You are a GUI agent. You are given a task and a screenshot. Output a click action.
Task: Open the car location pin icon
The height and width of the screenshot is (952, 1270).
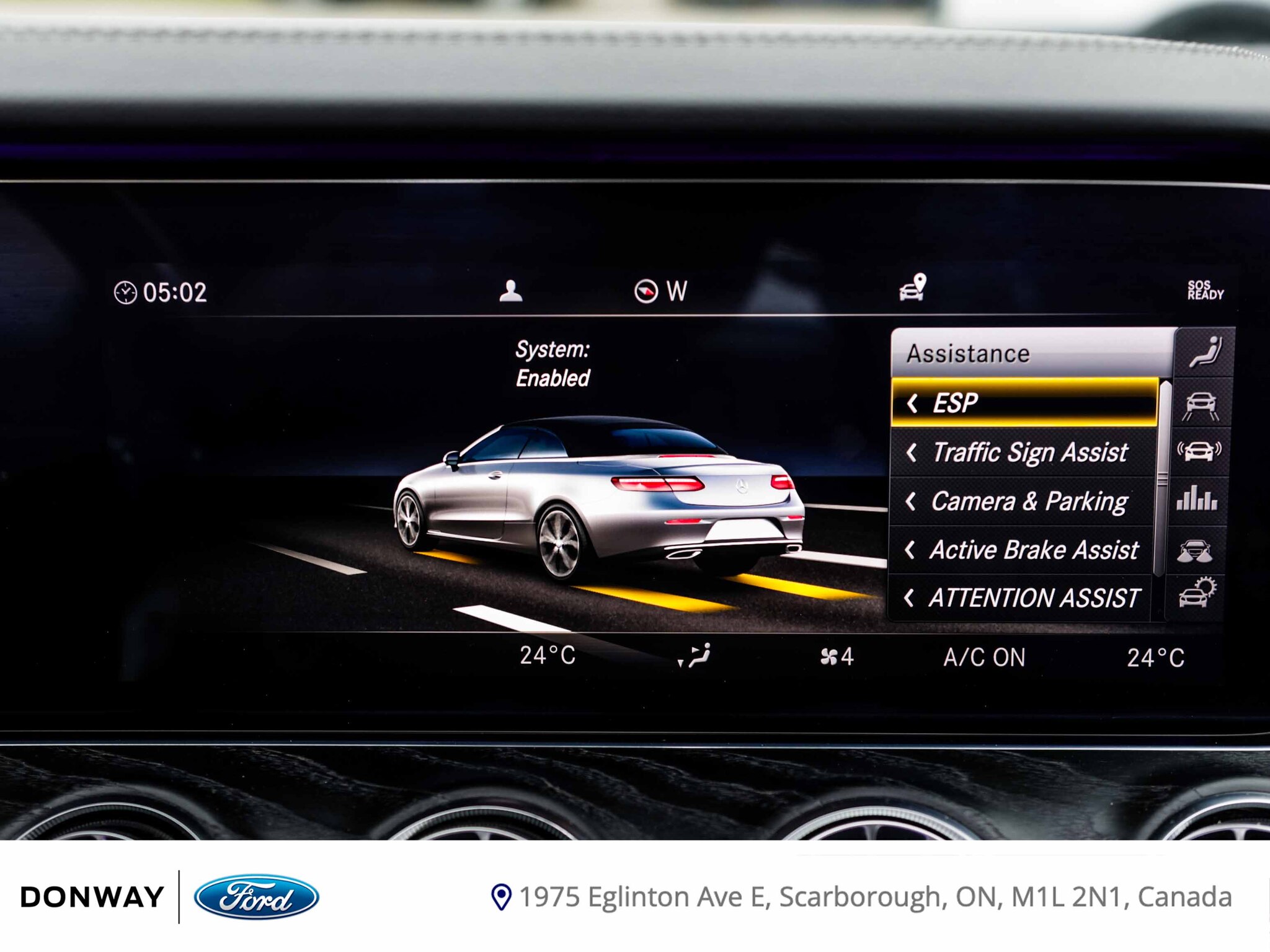coord(913,288)
